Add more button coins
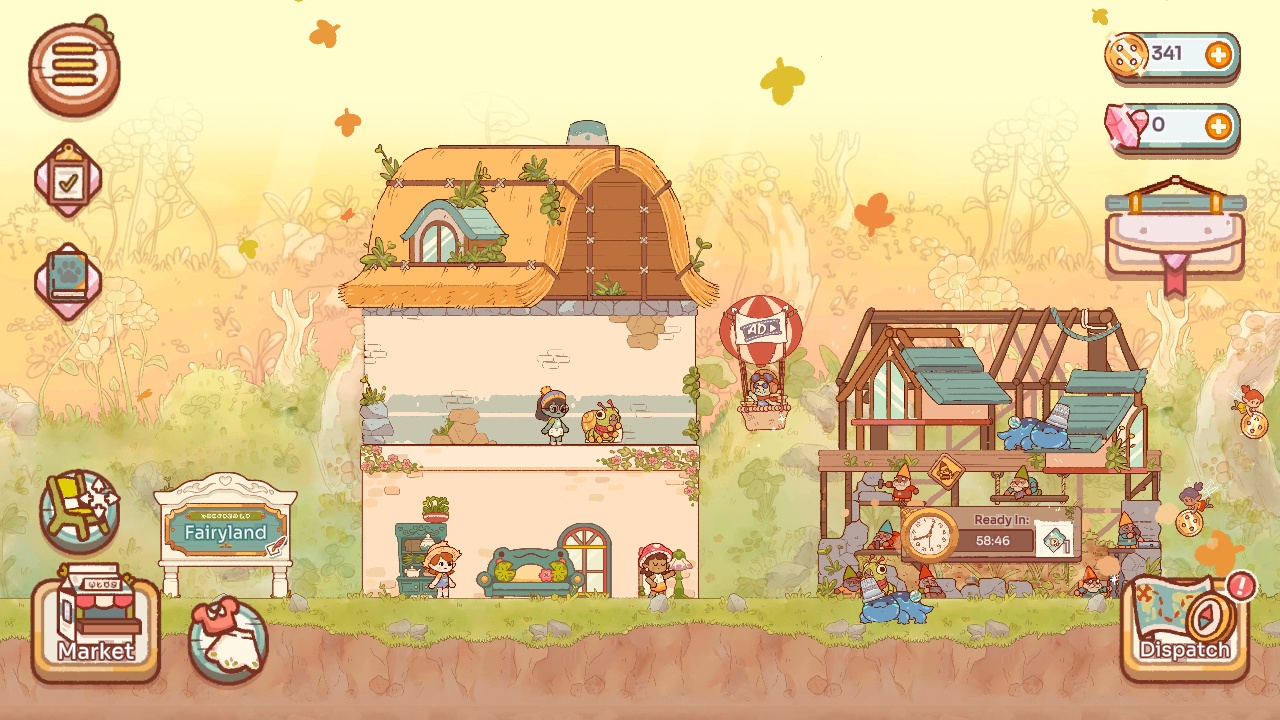 1218,55
